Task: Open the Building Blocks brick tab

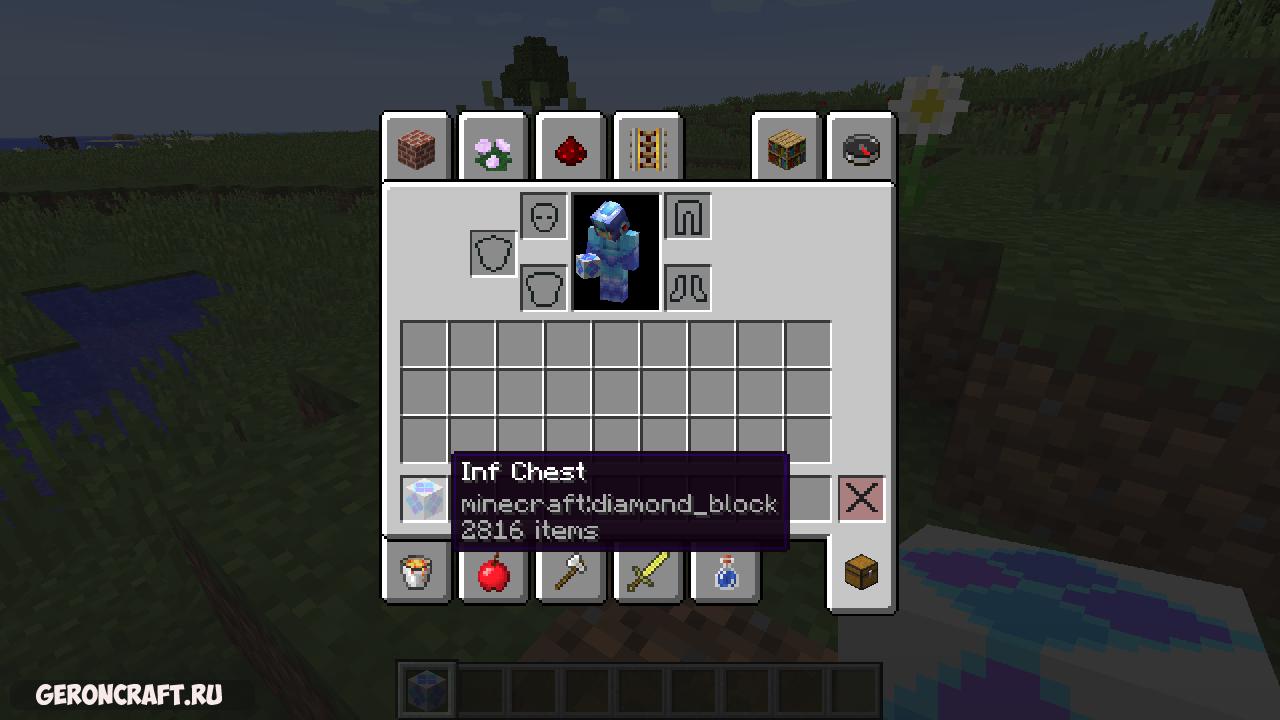Action: click(x=416, y=150)
